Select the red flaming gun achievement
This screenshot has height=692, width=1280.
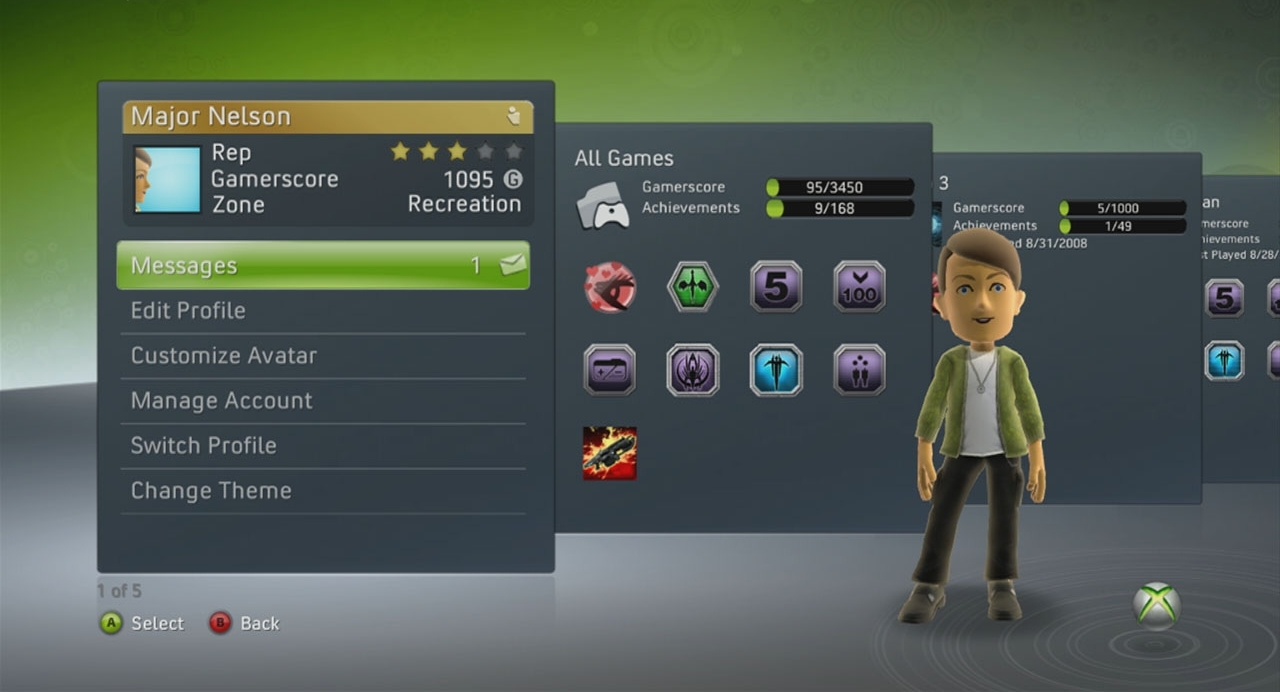tap(610, 453)
